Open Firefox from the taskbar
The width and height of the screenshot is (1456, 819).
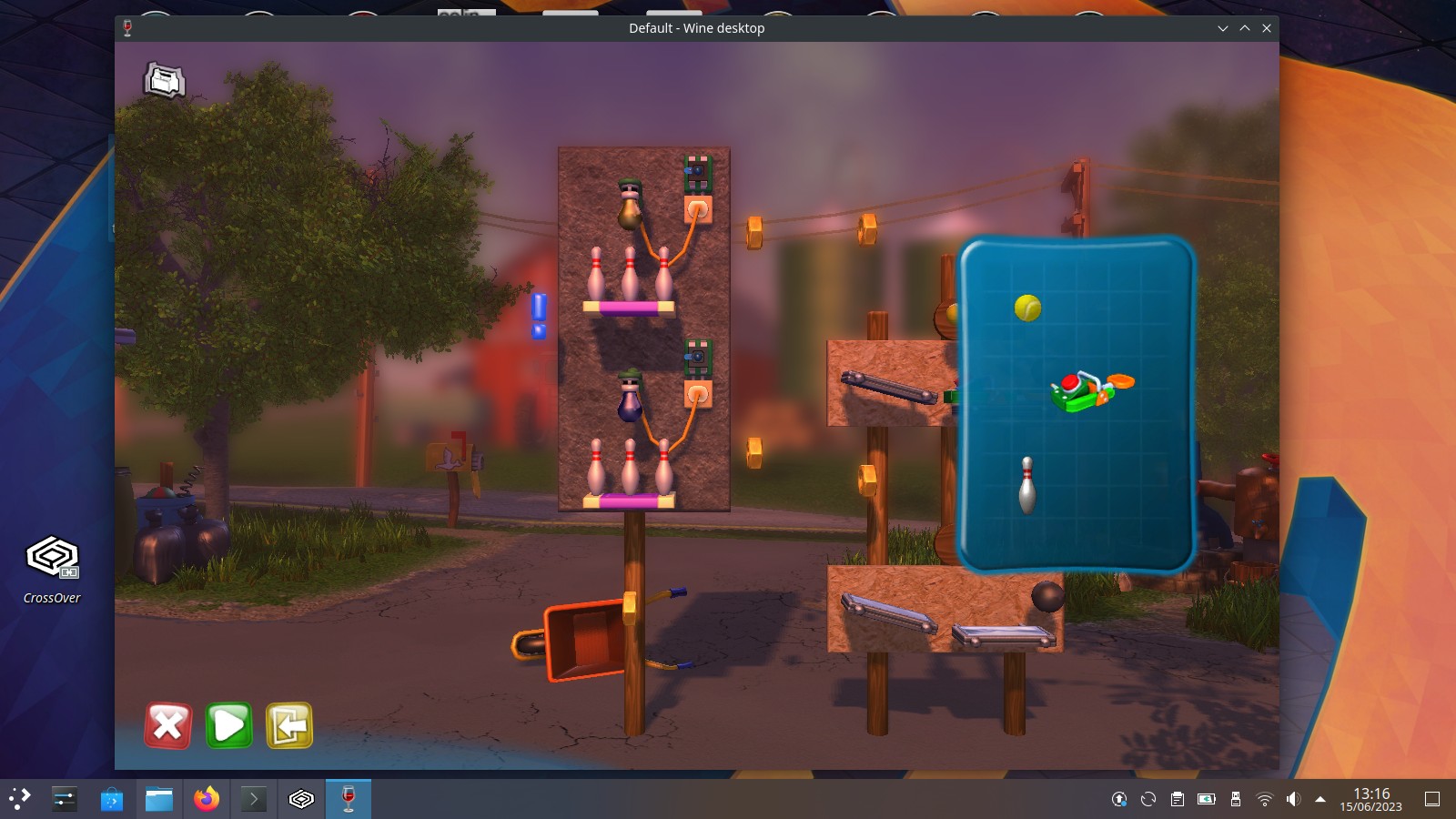[x=206, y=799]
